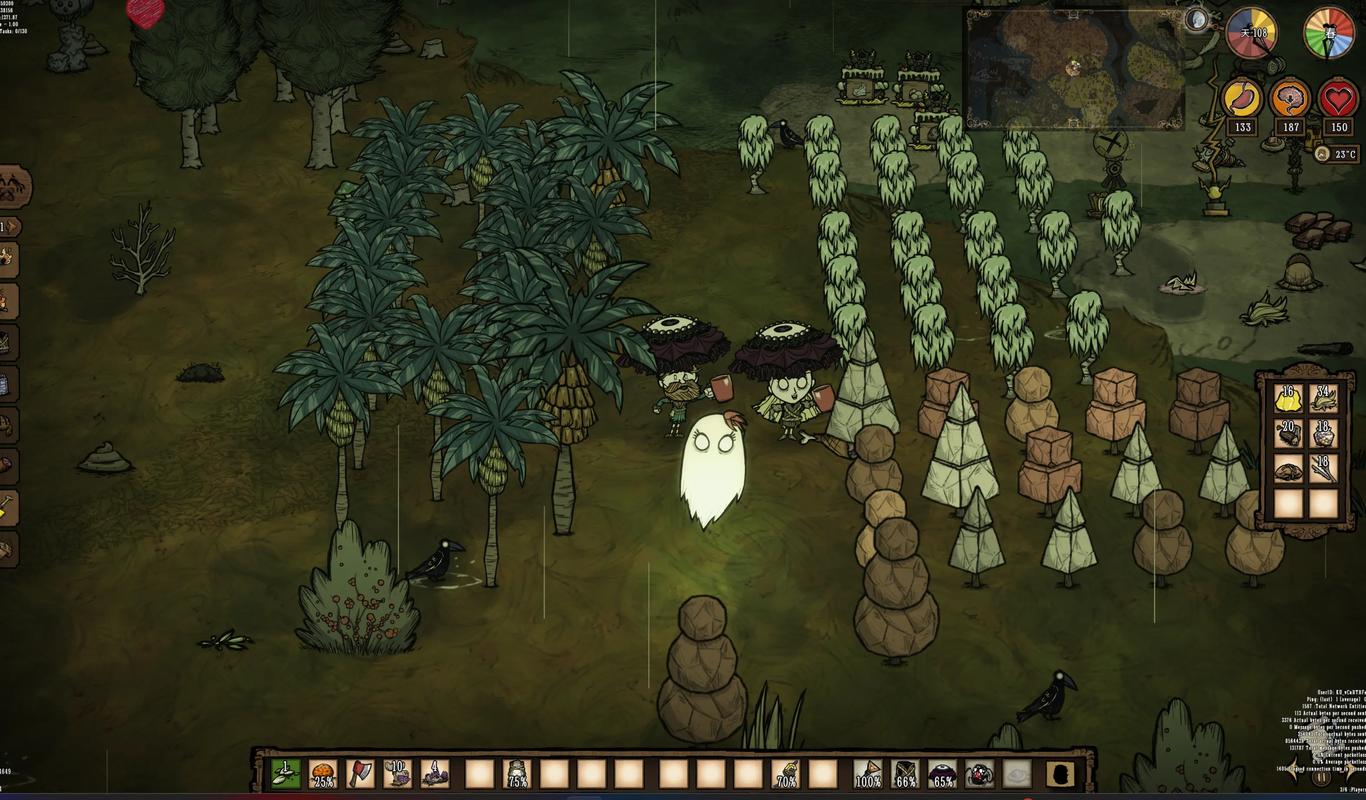
Task: Take the yellow item stack of 16
Action: 1288,398
